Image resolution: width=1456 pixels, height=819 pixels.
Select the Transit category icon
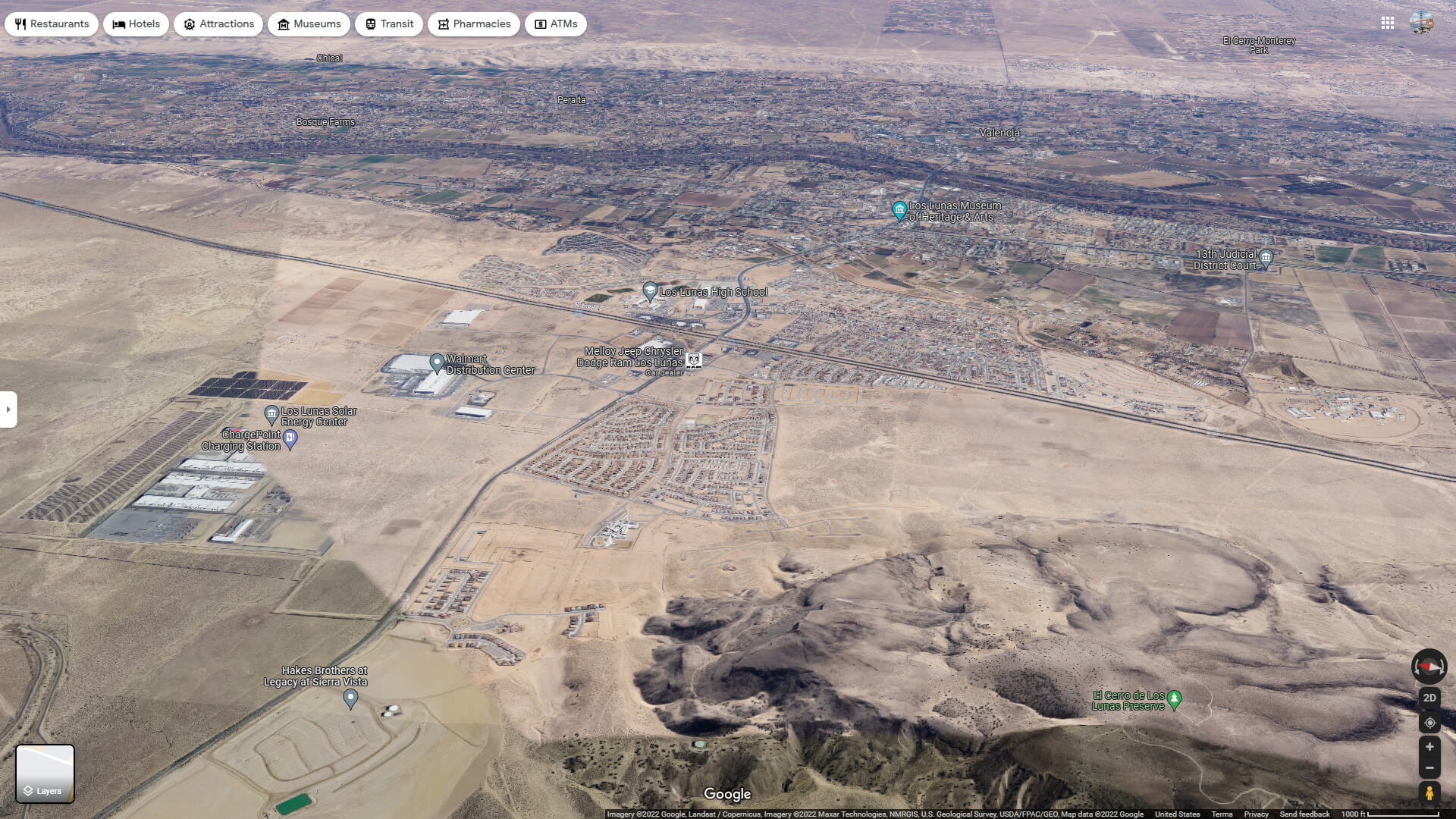(x=371, y=24)
